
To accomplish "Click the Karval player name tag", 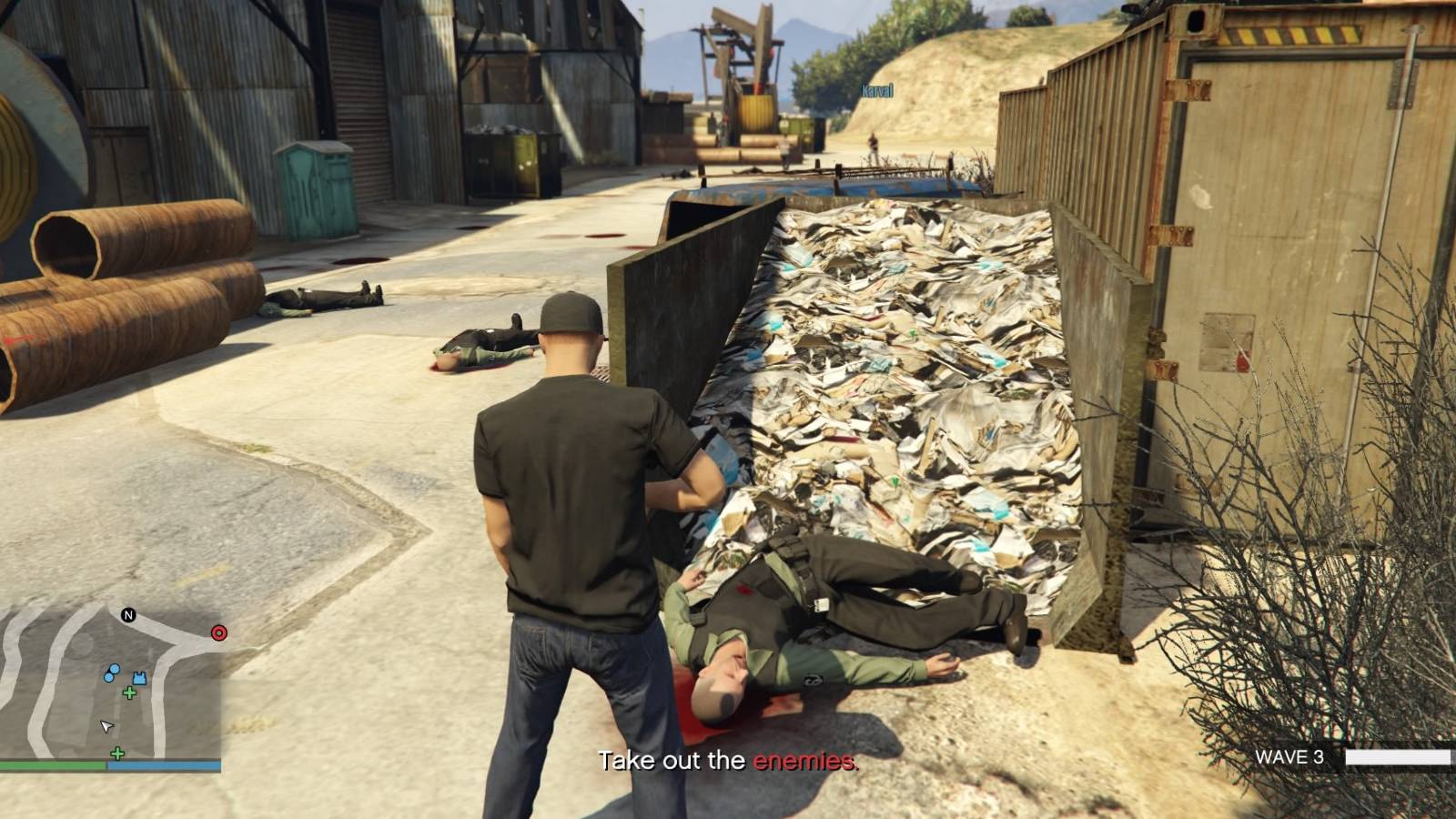I will (876, 91).
